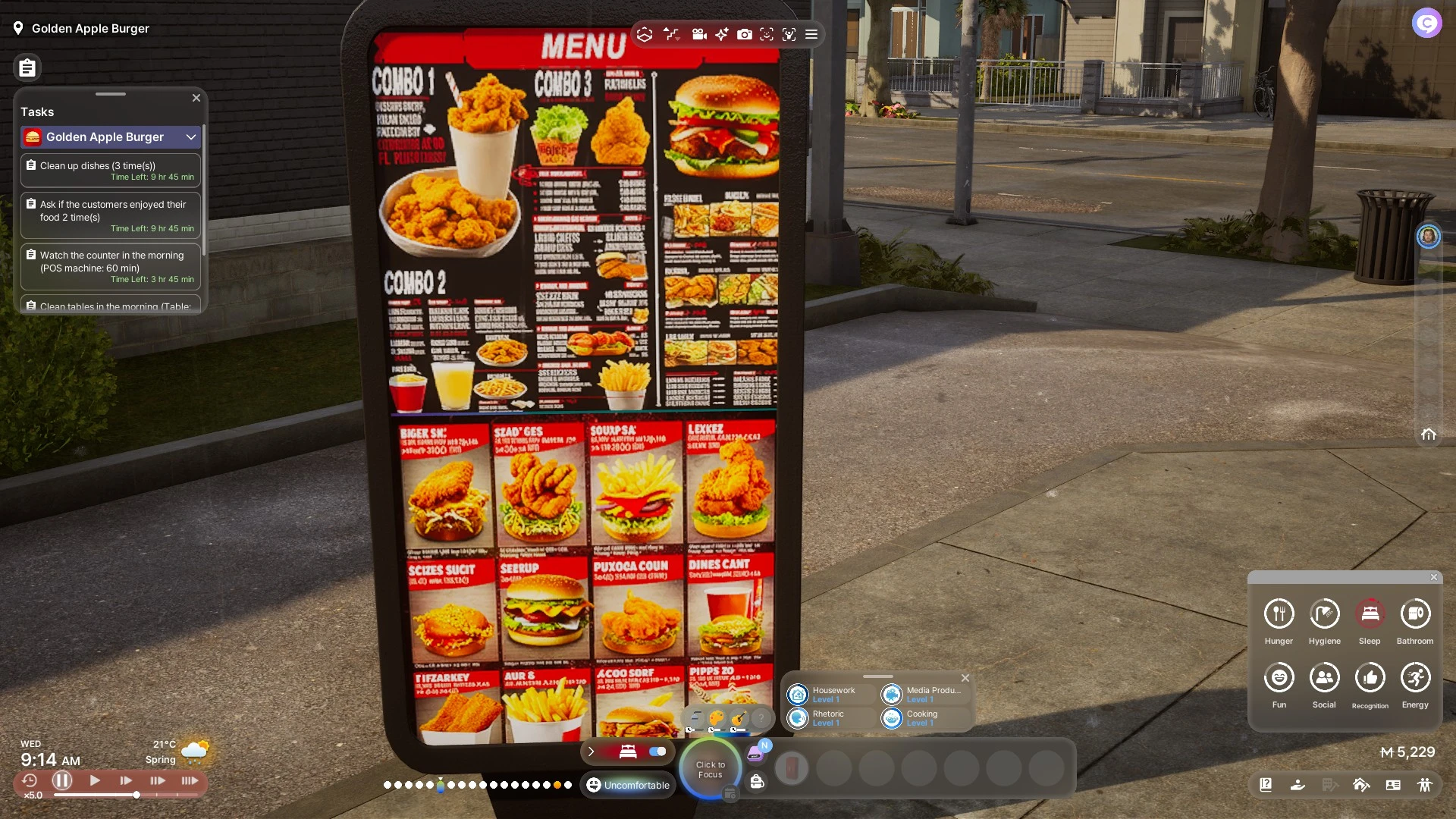Select the Social need icon
This screenshot has width=1456, height=819.
point(1324,677)
